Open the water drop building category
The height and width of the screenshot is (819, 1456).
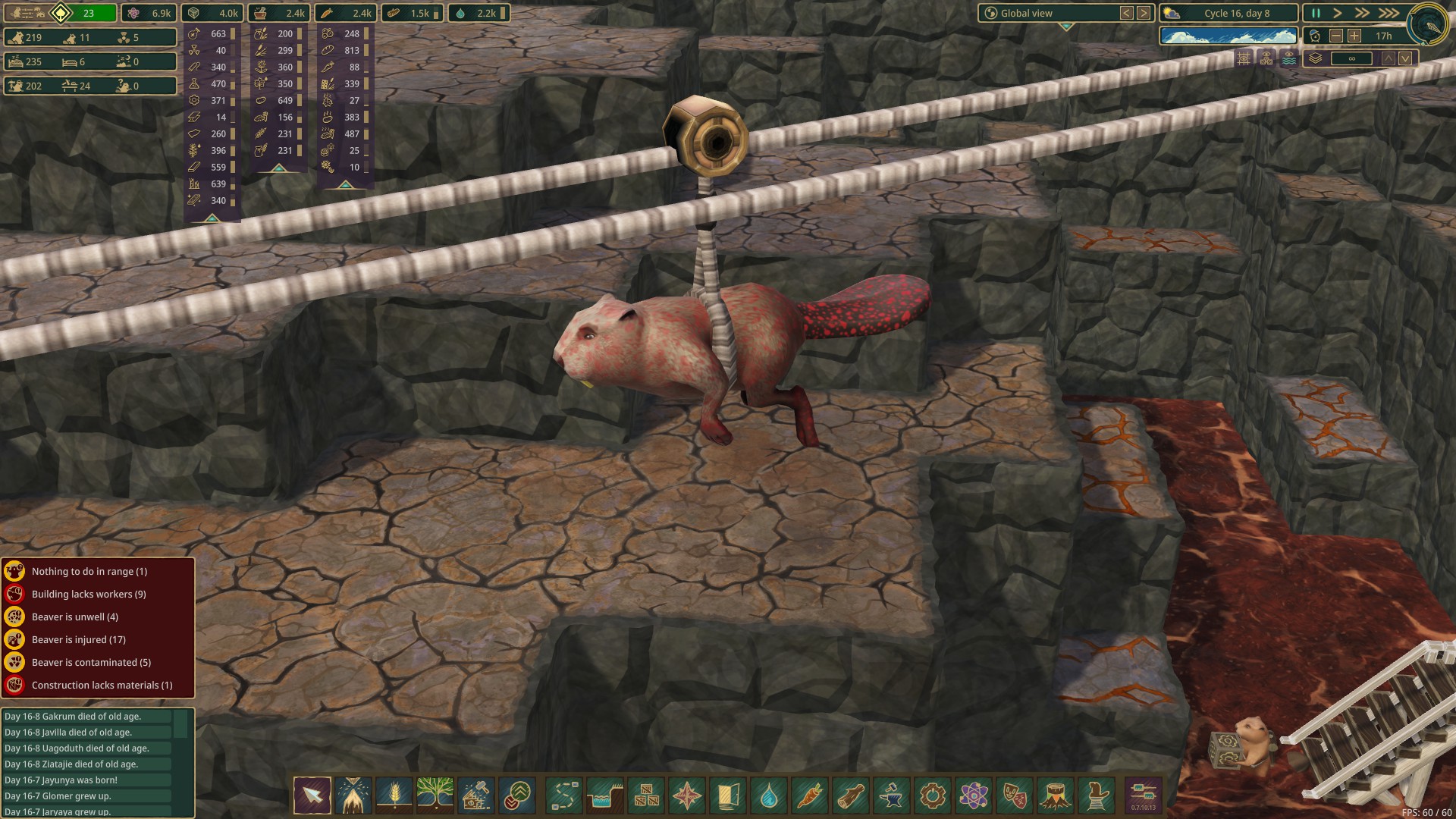pyautogui.click(x=769, y=795)
